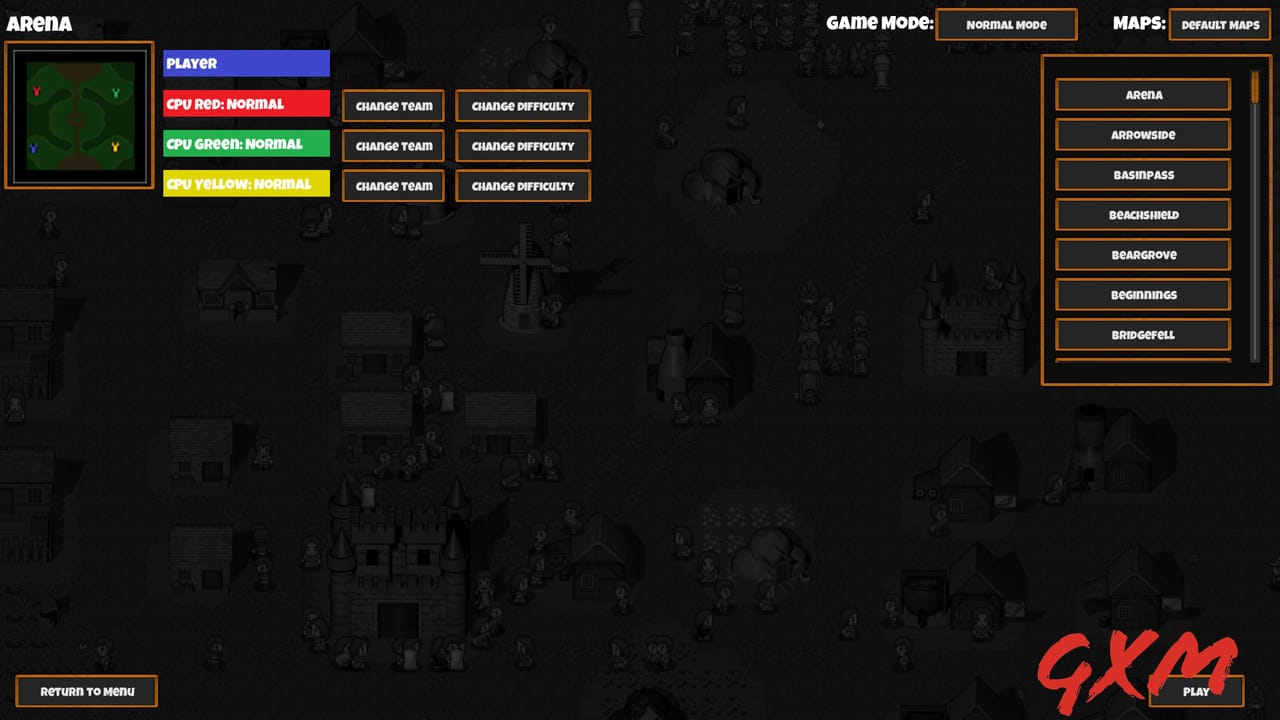Open the Maps selector showing Default Maps
Screen dimensions: 1280x720
point(1219,24)
